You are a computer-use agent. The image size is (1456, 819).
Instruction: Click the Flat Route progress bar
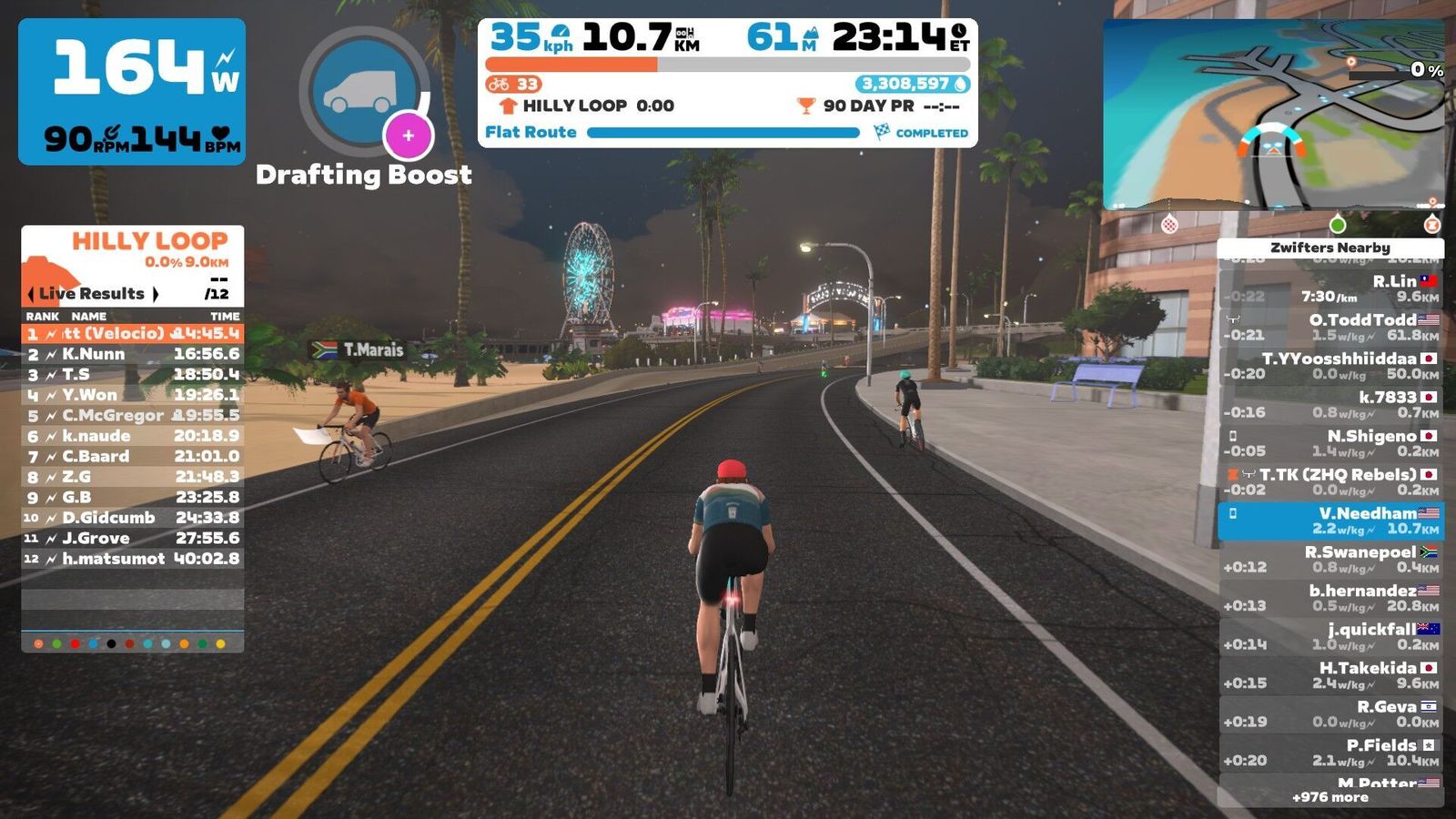coord(723,133)
